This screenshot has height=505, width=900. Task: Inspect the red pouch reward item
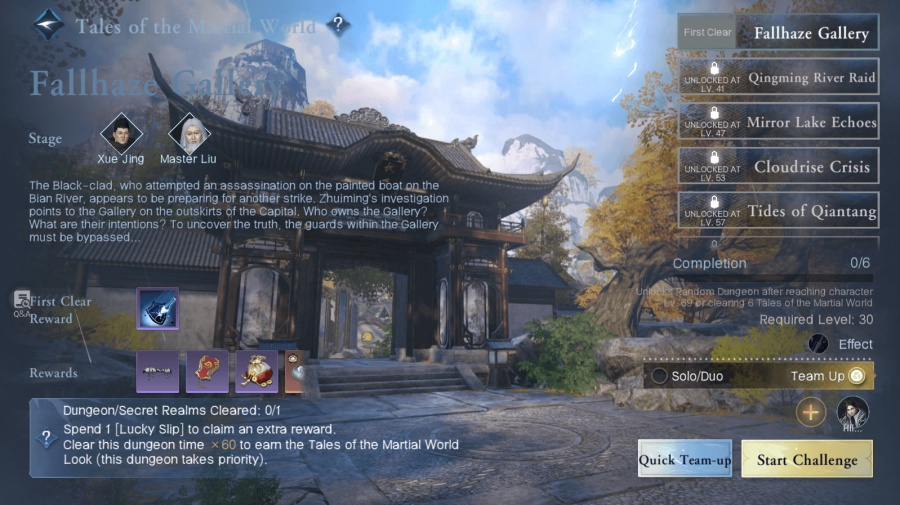(x=256, y=371)
